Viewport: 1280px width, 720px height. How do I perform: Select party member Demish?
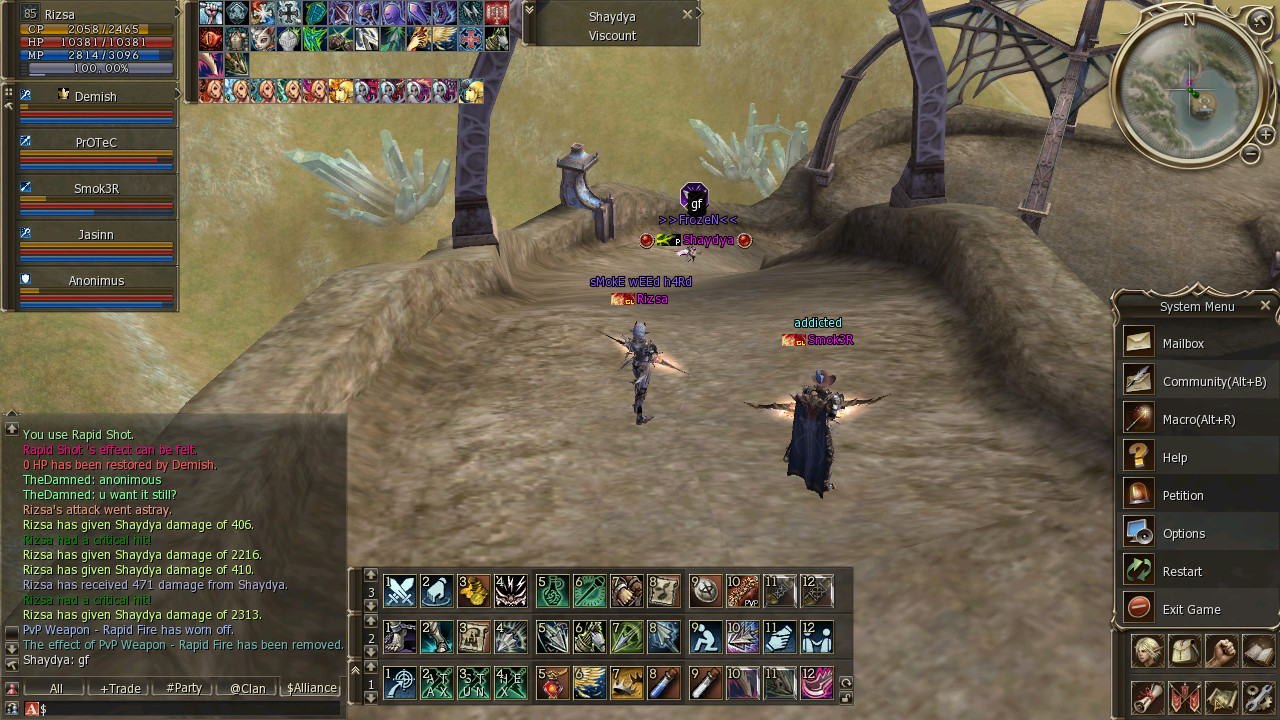(96, 97)
